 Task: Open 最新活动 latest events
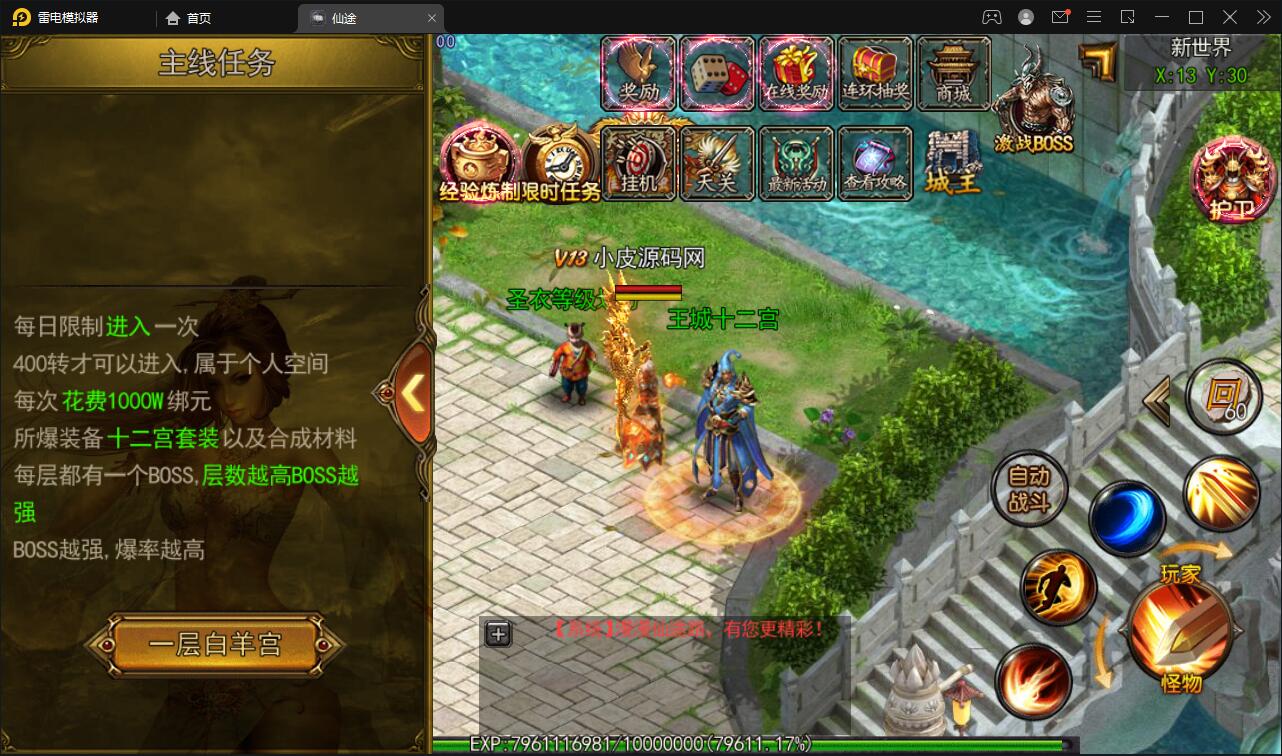point(796,162)
